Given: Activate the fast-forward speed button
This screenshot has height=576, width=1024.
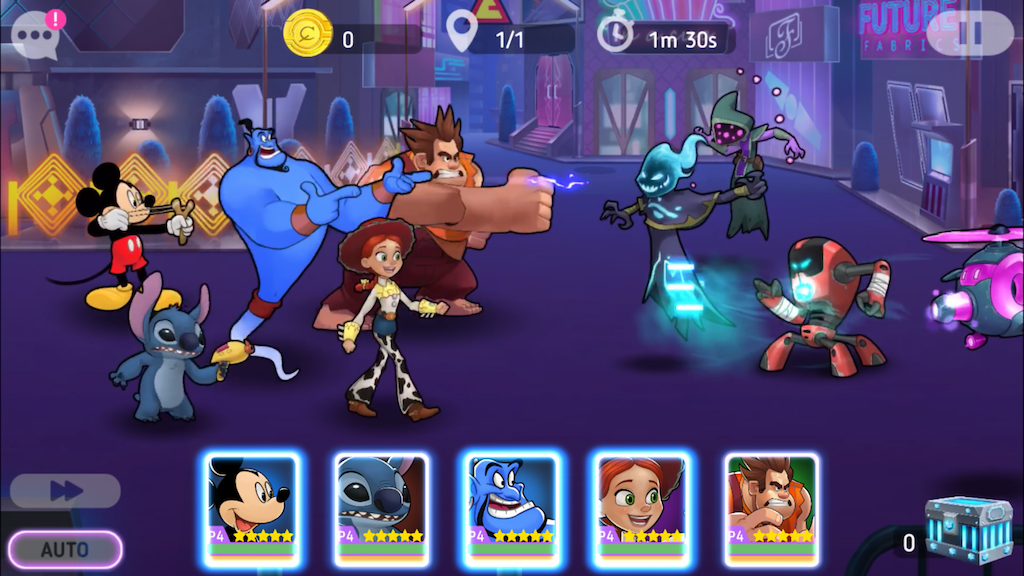Looking at the screenshot, I should (x=66, y=490).
